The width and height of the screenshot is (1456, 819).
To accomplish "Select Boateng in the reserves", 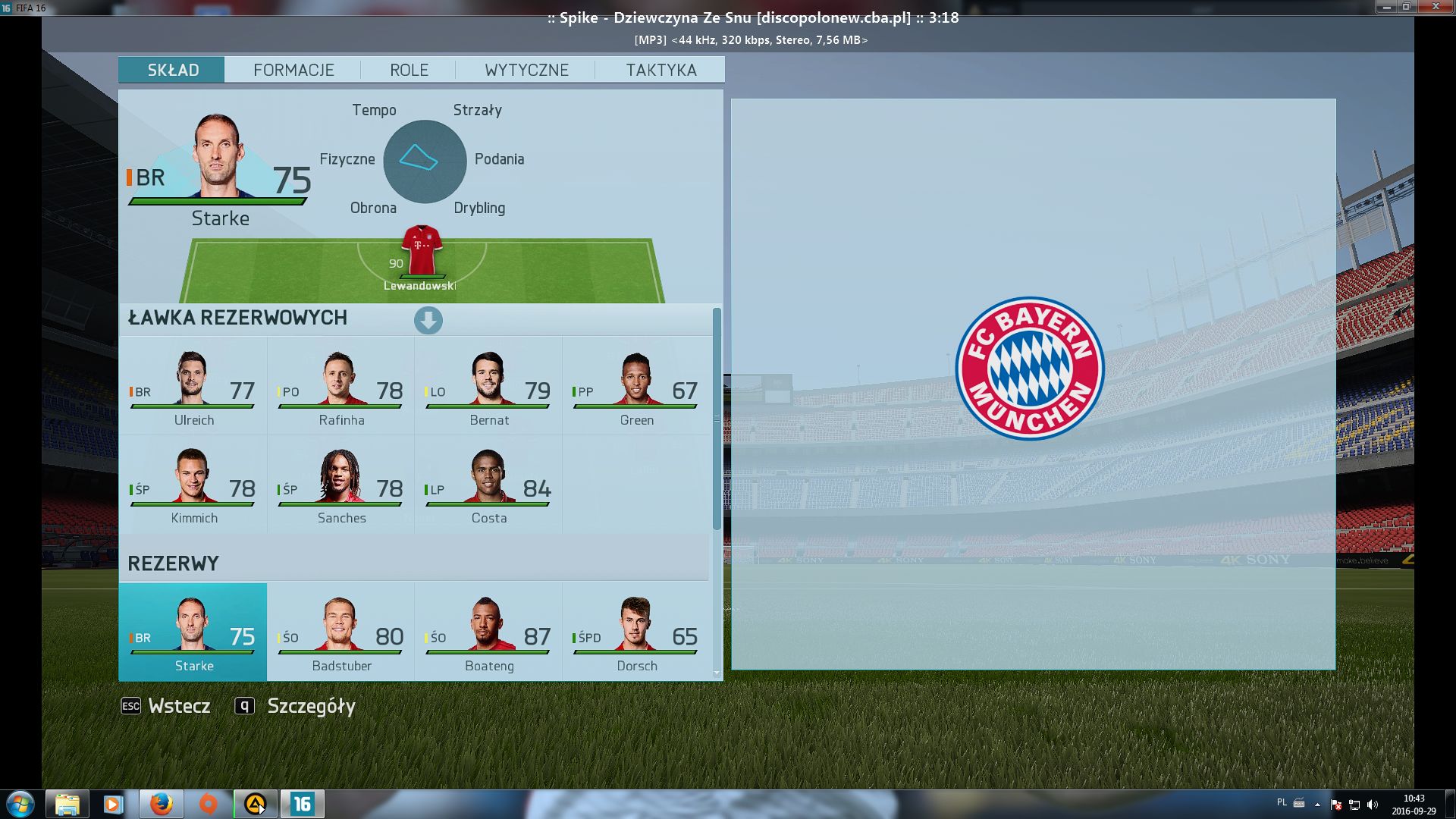I will [488, 632].
